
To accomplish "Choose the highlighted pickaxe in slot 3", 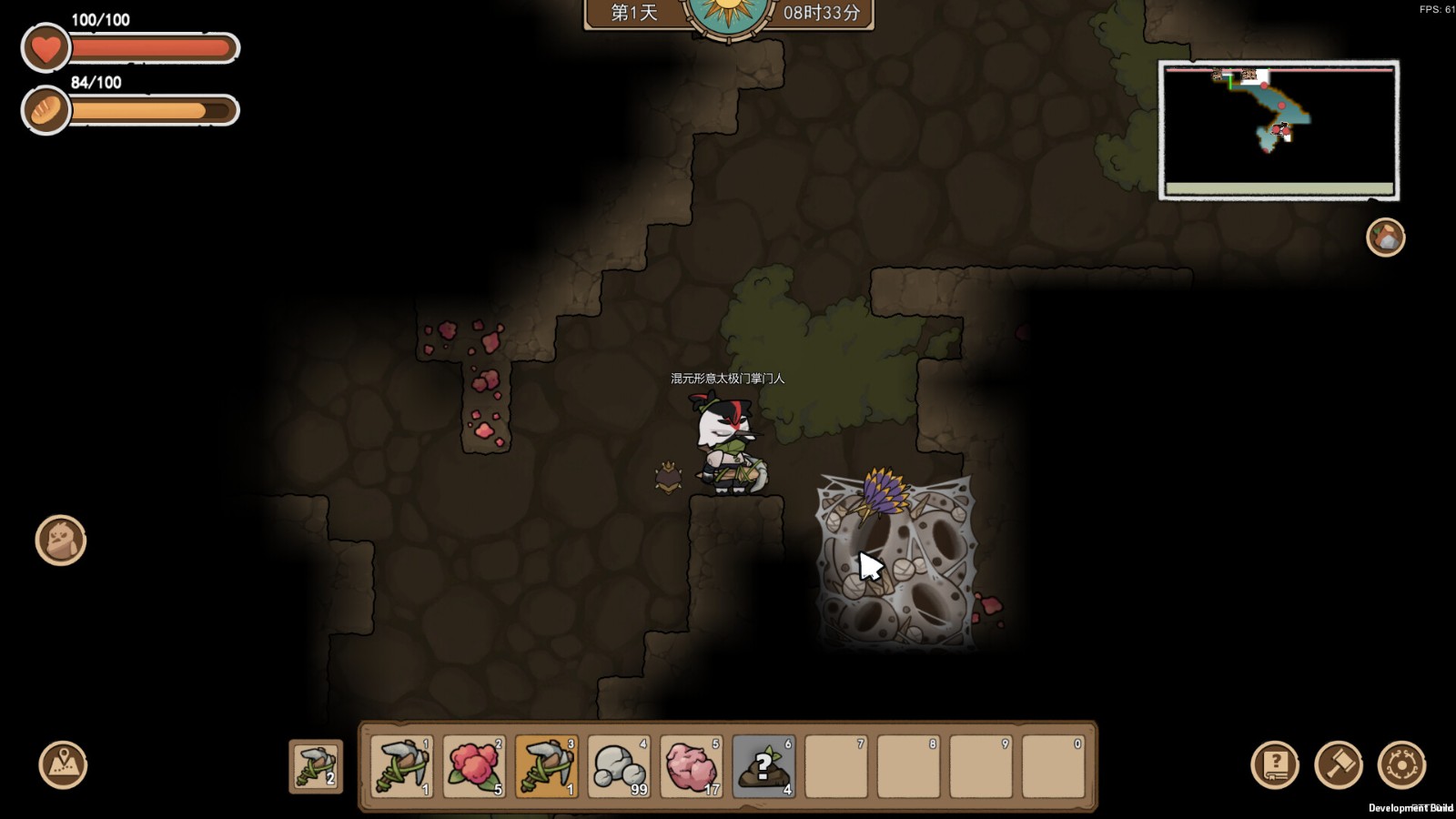I will click(546, 766).
